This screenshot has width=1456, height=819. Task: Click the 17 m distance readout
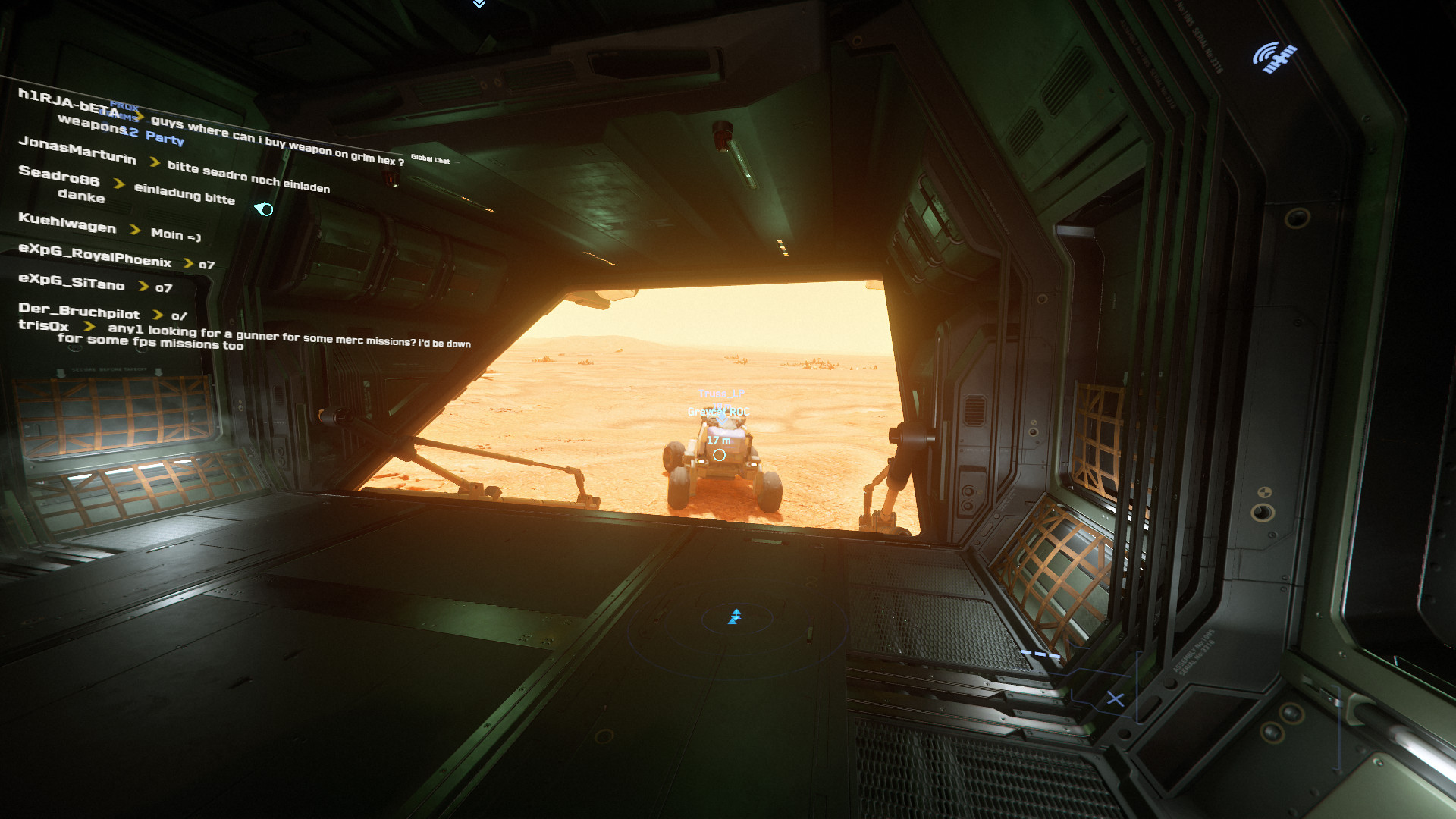pyautogui.click(x=719, y=441)
